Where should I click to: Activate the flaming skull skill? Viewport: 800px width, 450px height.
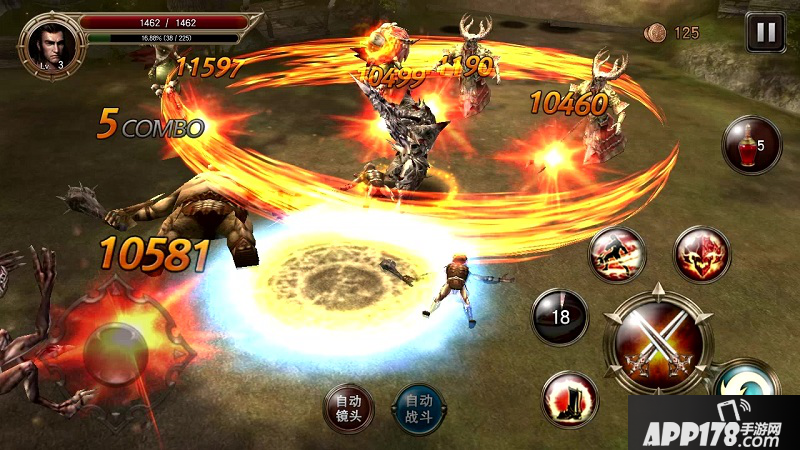[x=702, y=254]
